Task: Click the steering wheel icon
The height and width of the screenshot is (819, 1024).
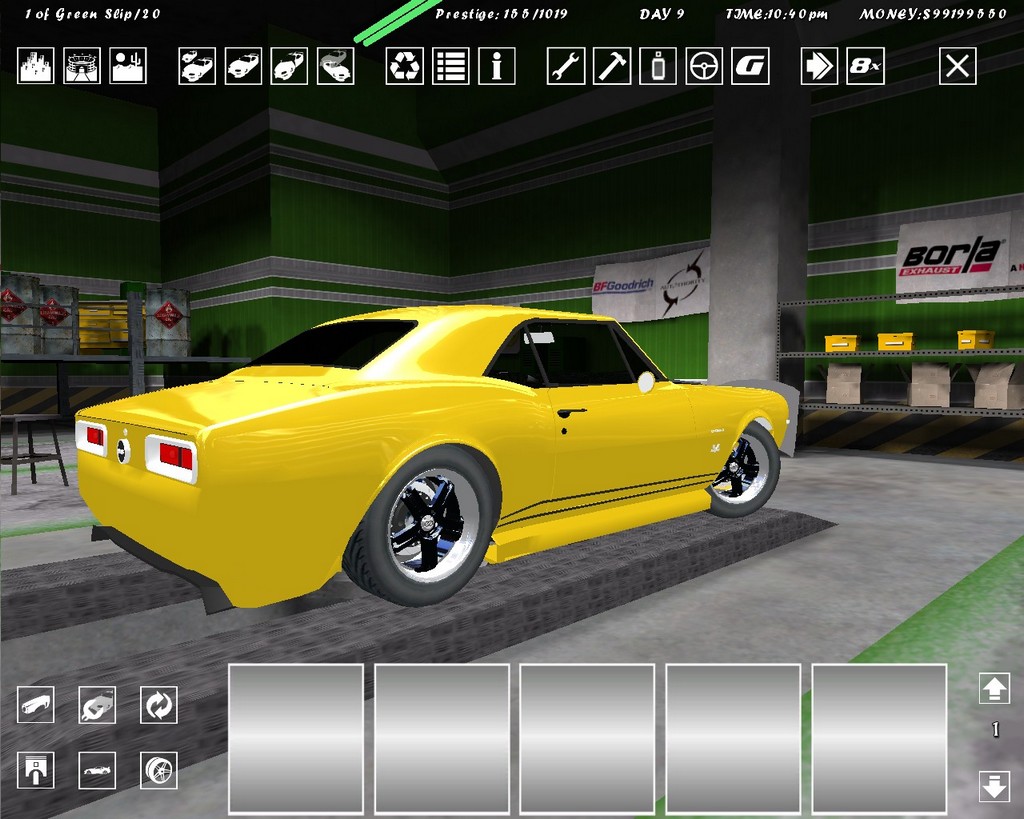Action: [704, 67]
